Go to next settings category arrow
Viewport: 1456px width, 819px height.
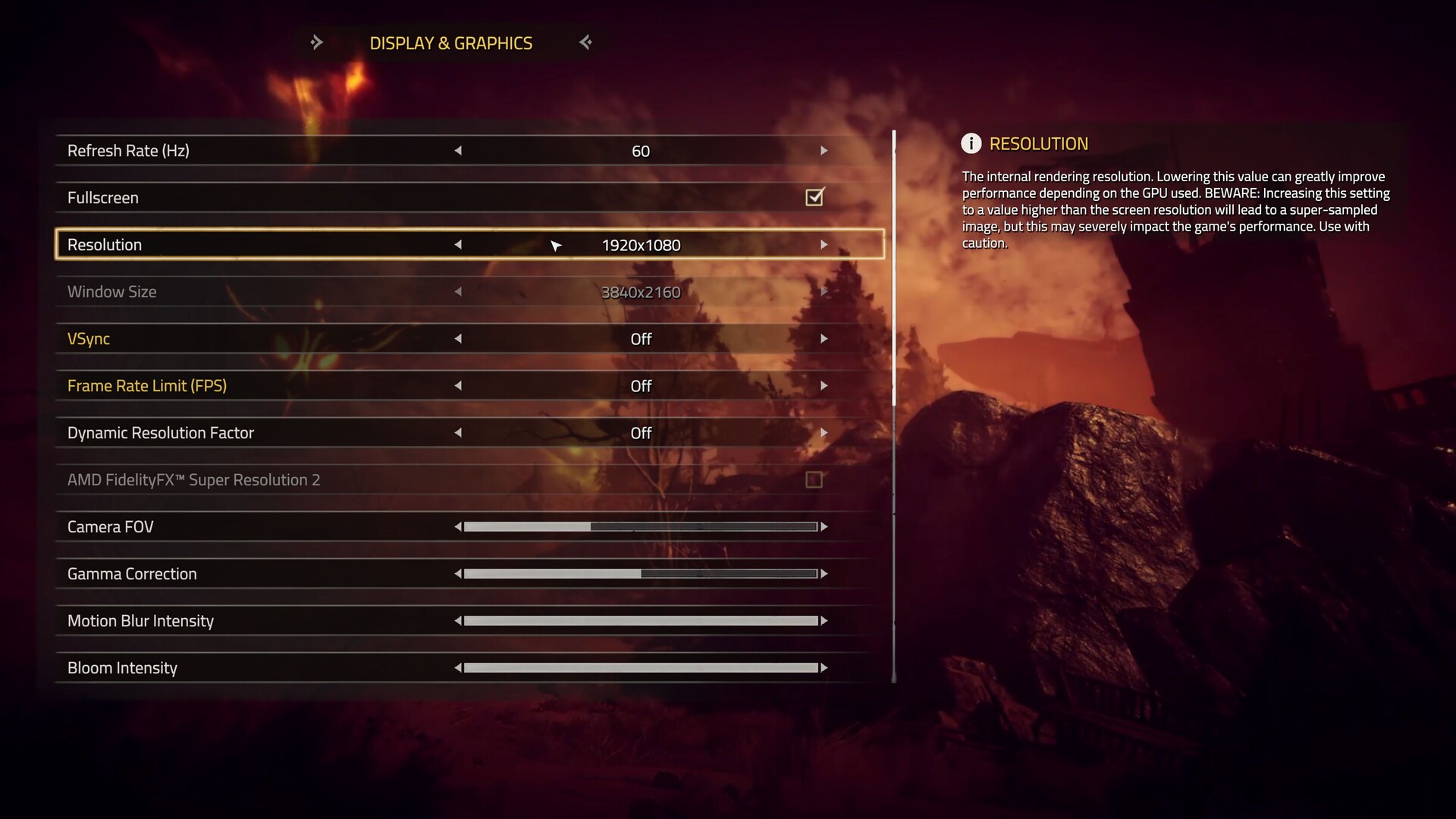pos(585,42)
